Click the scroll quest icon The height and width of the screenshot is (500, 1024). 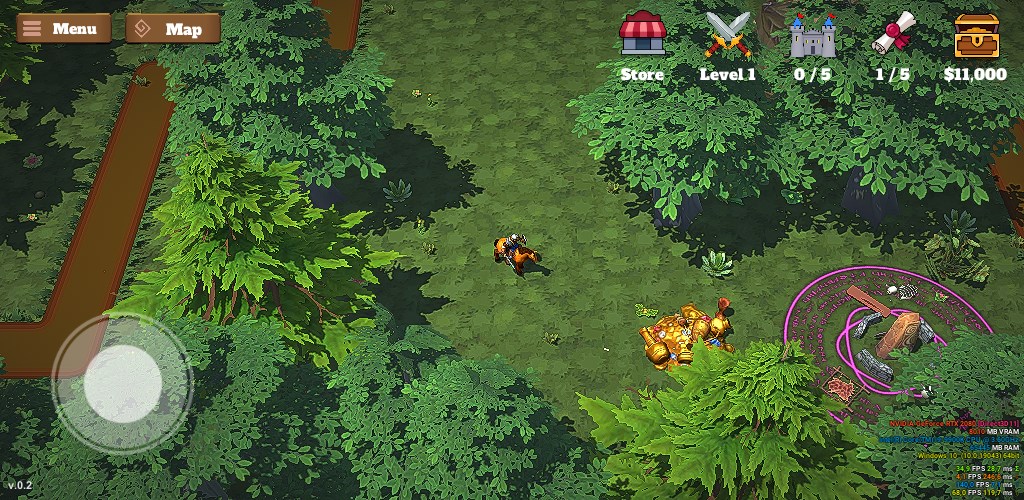pos(893,35)
